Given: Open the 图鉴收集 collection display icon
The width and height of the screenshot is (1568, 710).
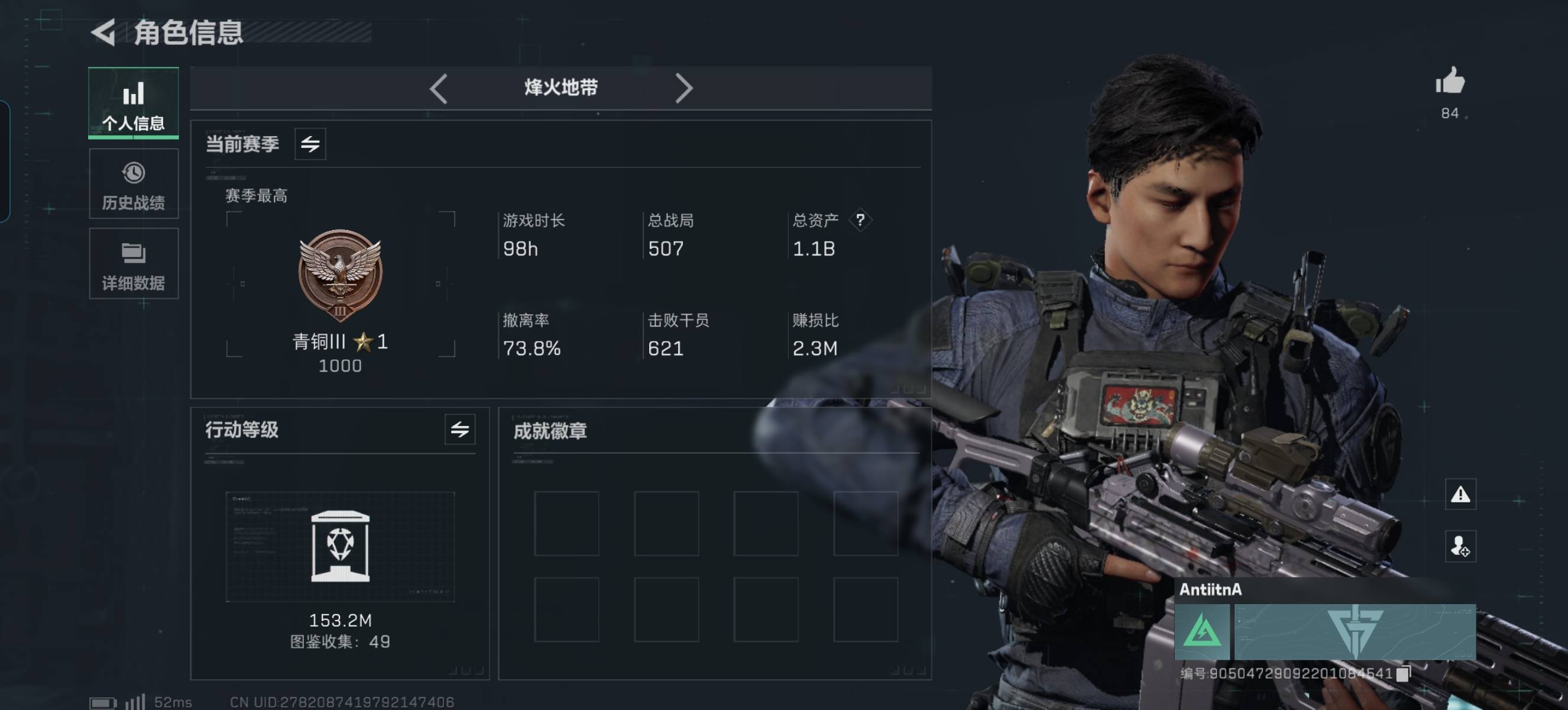Looking at the screenshot, I should click(x=339, y=546).
